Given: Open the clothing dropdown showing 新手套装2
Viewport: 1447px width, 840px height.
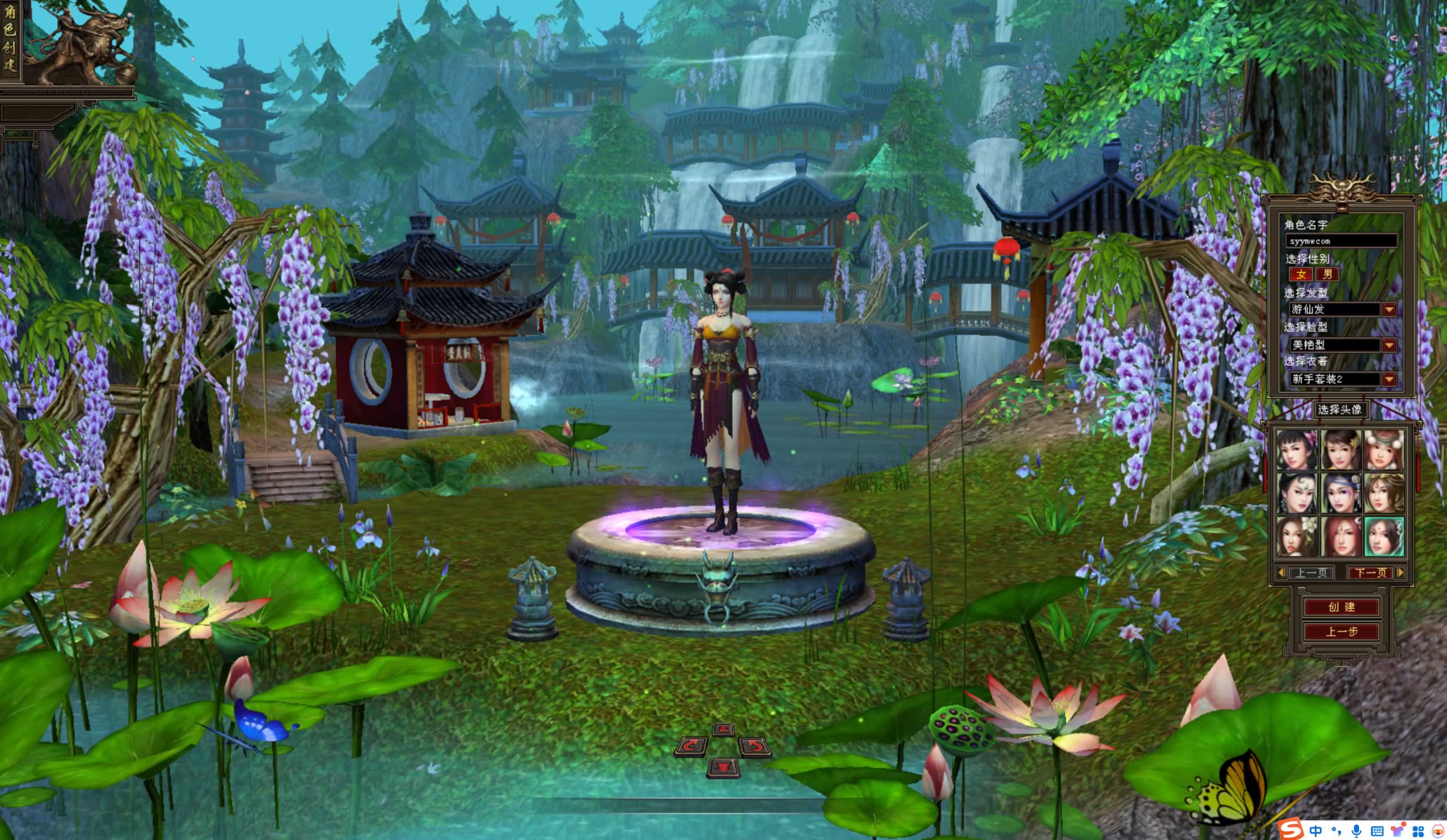Looking at the screenshot, I should 1389,379.
